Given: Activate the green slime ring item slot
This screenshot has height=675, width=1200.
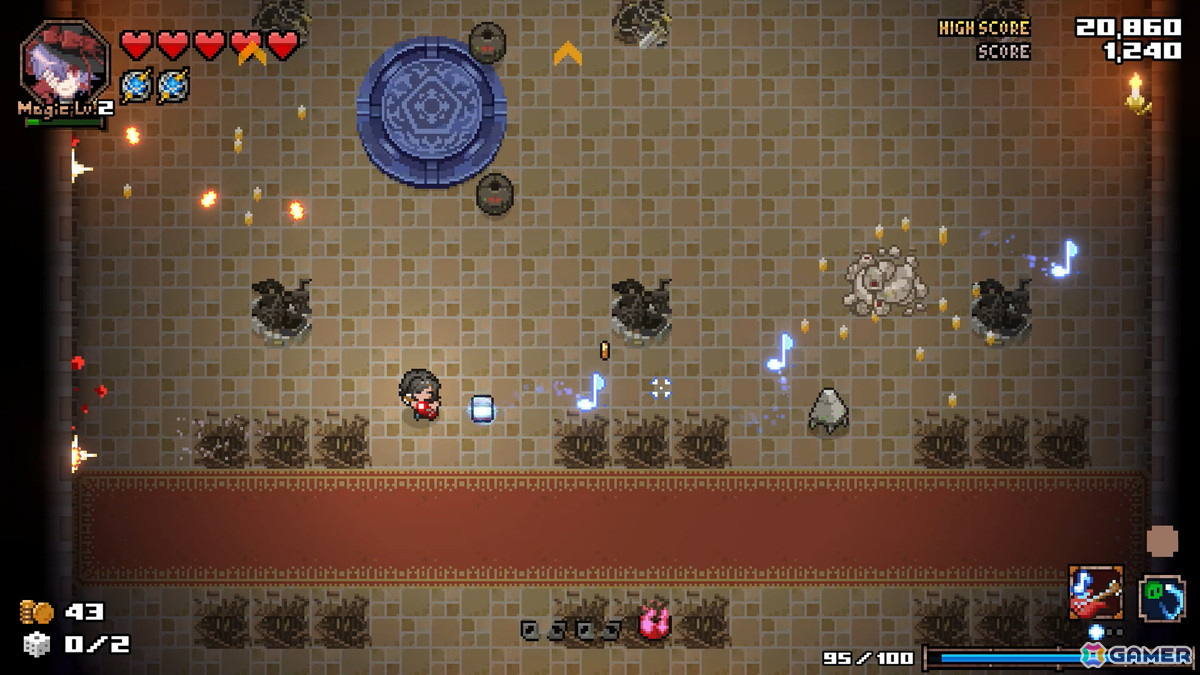Looking at the screenshot, I should (1161, 598).
